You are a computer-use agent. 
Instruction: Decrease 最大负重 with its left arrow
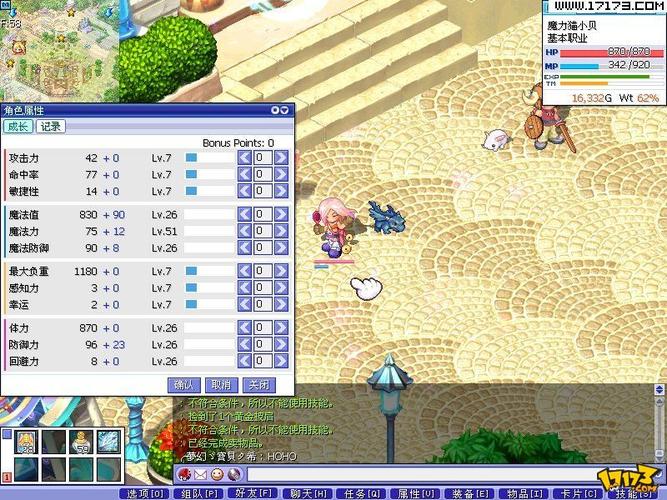pyautogui.click(x=243, y=271)
